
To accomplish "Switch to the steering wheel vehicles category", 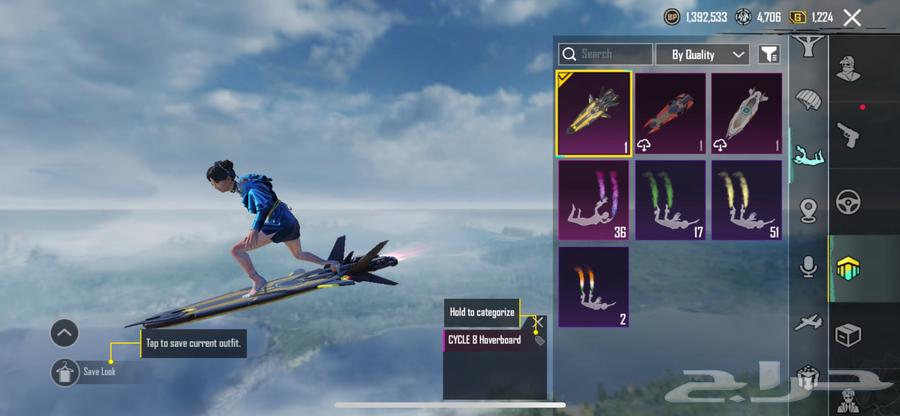I will tap(848, 202).
